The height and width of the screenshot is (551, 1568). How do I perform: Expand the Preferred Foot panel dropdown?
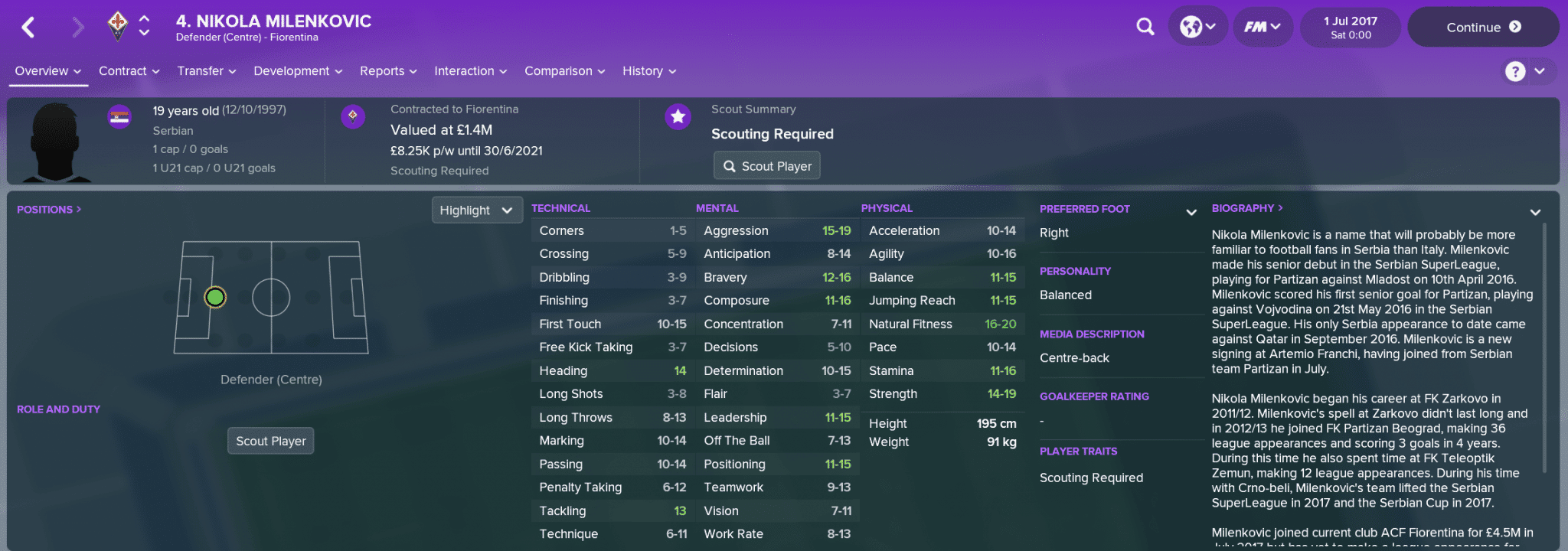[x=1191, y=212]
